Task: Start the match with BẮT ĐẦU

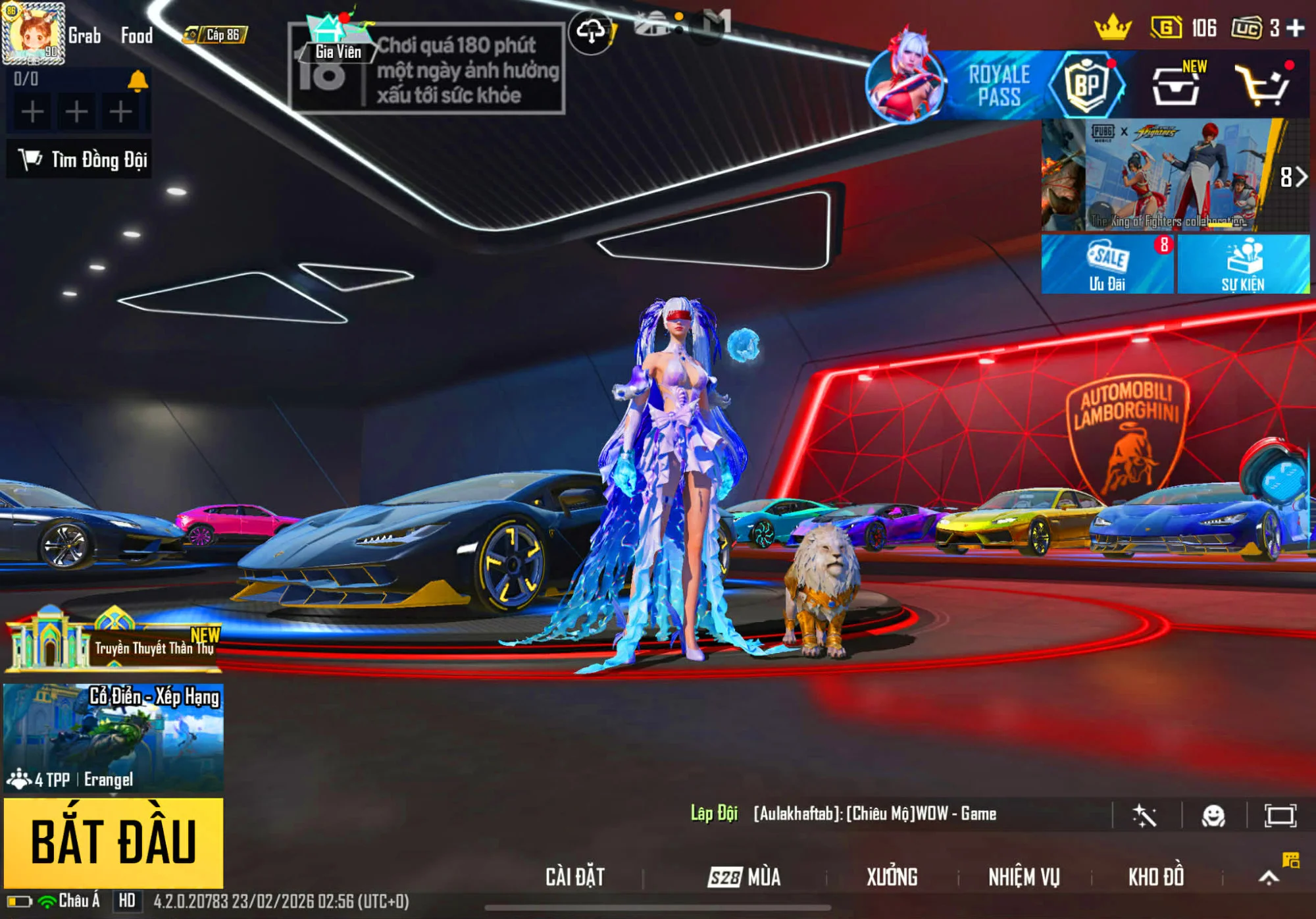Action: click(113, 842)
